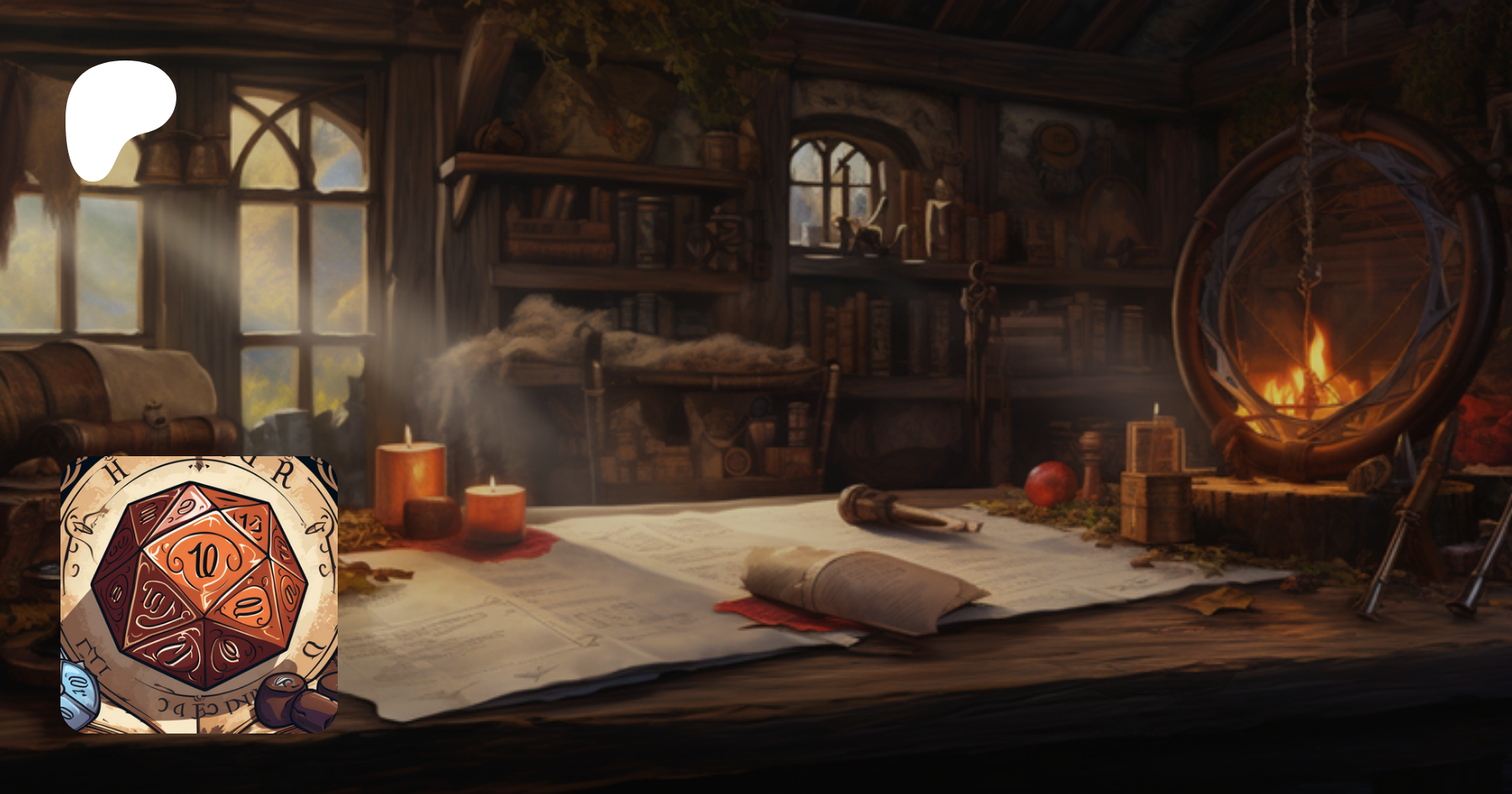Open the d20 dice avatar thumbnail

coord(199,594)
